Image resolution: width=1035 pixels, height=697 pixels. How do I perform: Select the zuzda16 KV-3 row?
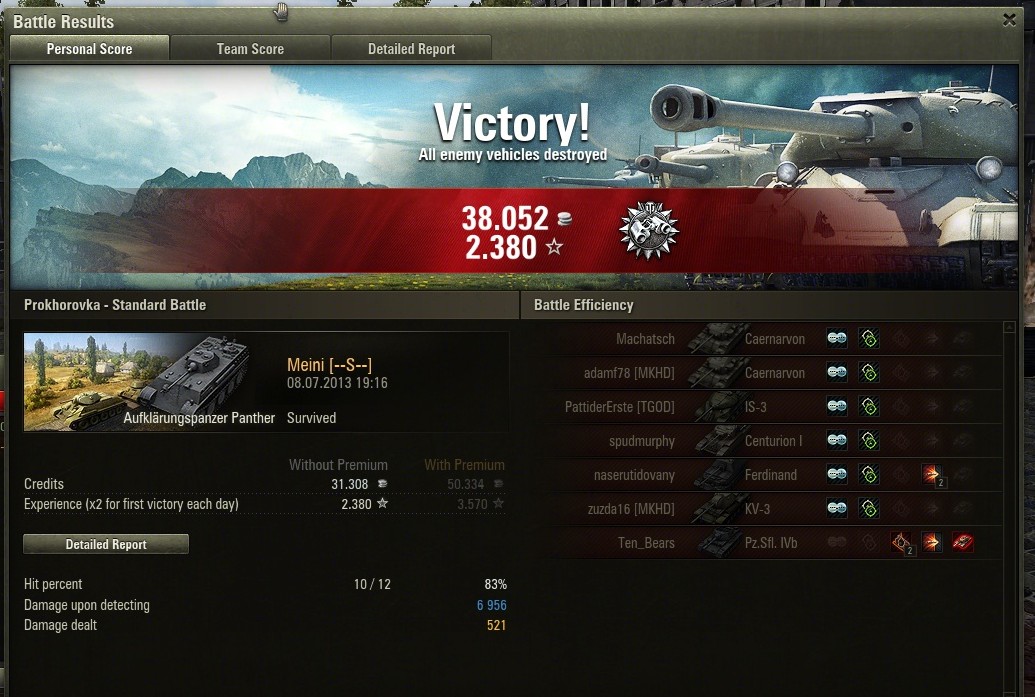[680, 509]
